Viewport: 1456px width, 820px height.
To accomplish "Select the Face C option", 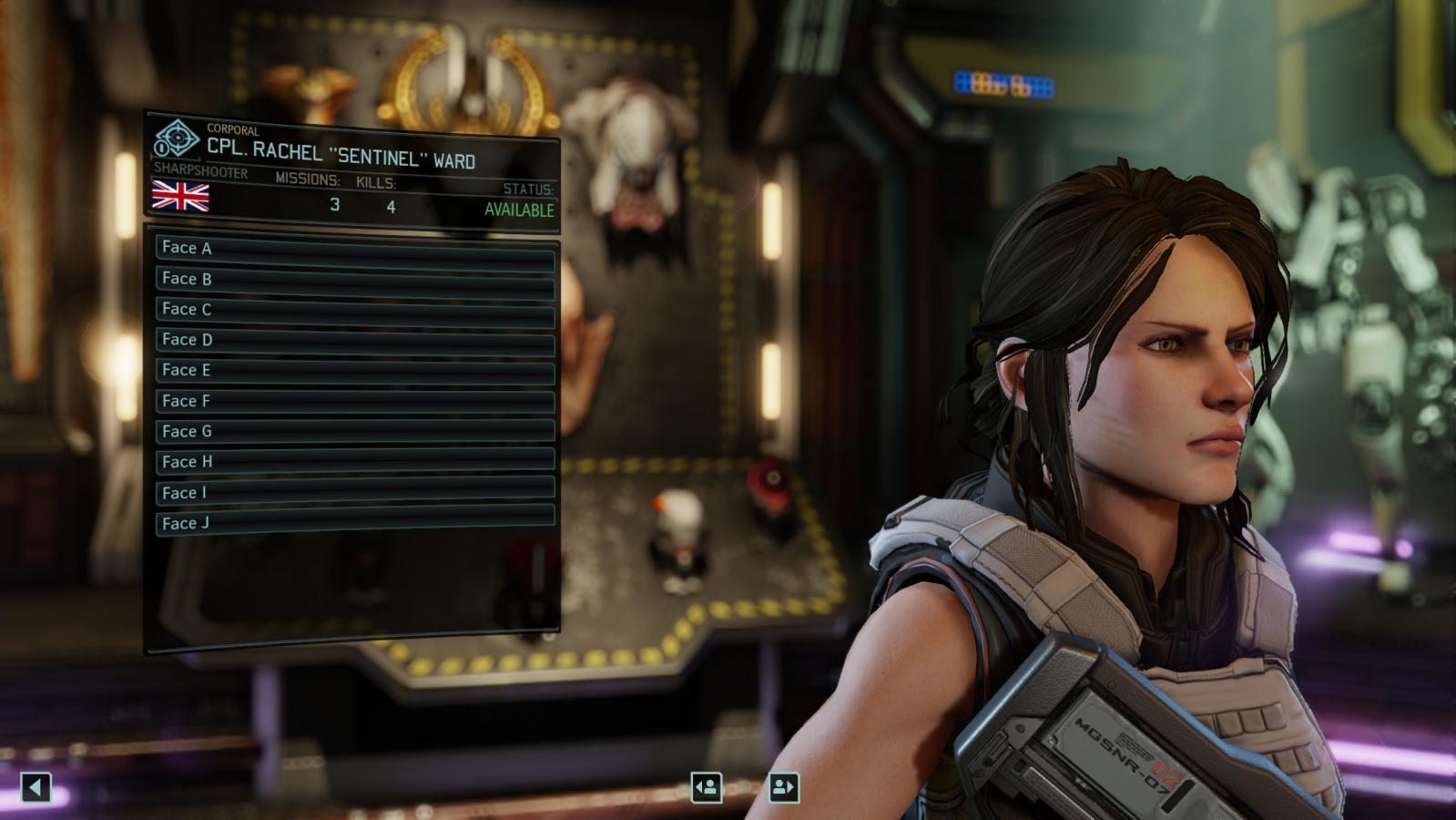I will (x=355, y=309).
